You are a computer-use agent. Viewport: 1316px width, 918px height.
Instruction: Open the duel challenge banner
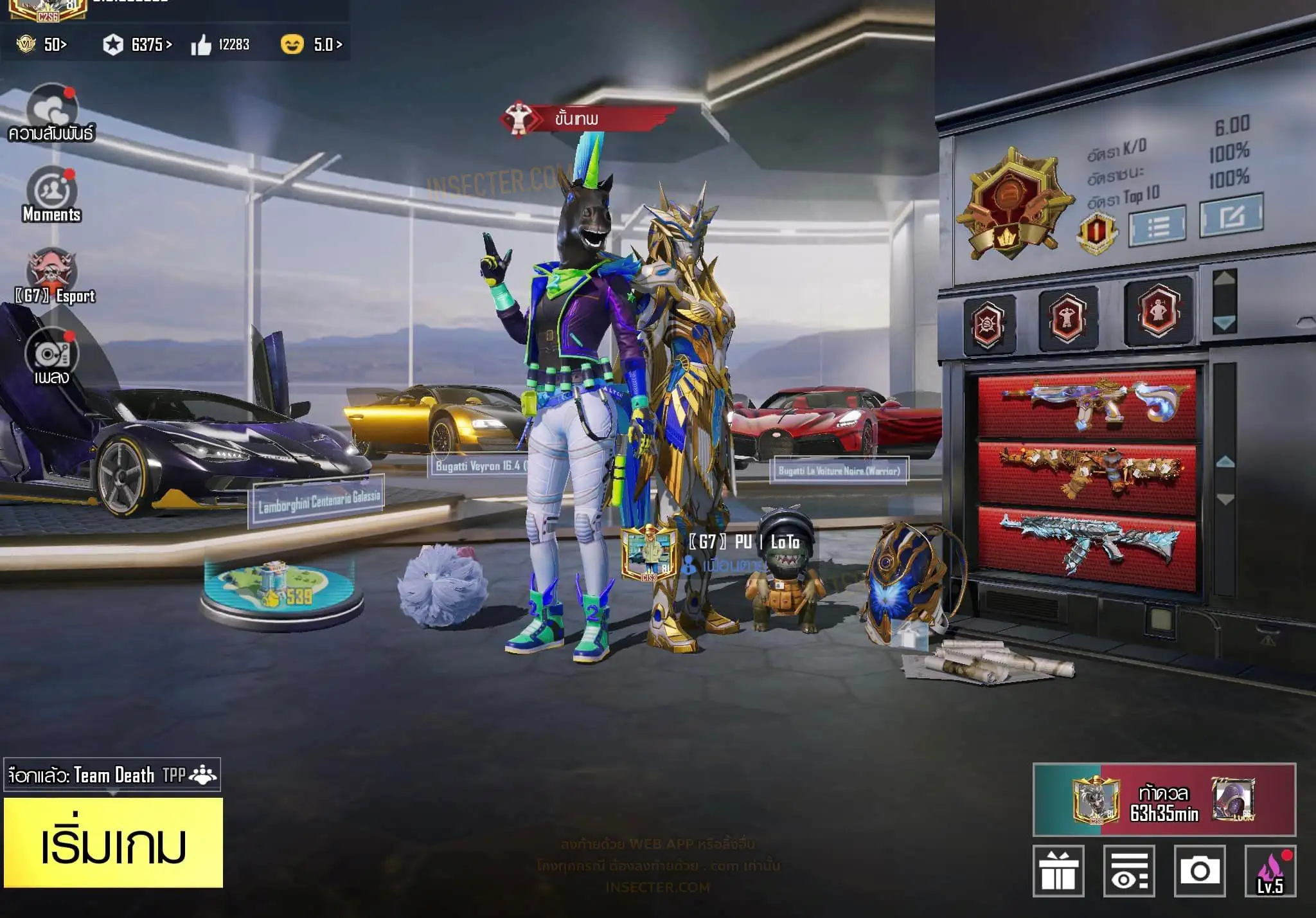1164,800
